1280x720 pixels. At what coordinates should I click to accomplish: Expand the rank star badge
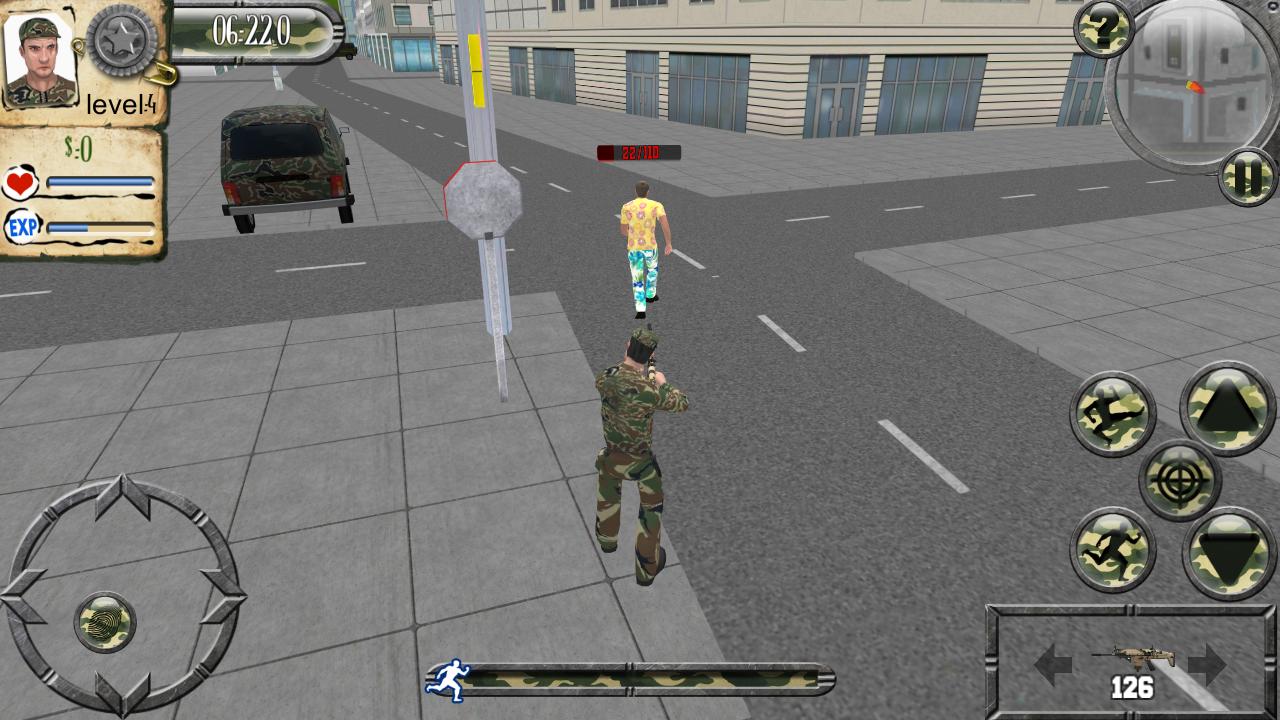tap(121, 42)
